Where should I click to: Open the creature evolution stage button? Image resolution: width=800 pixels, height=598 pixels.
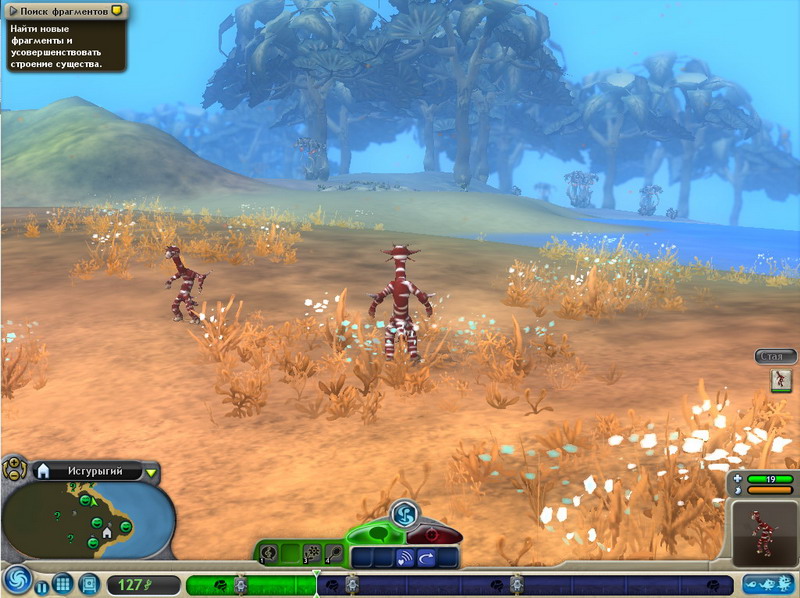(769, 584)
